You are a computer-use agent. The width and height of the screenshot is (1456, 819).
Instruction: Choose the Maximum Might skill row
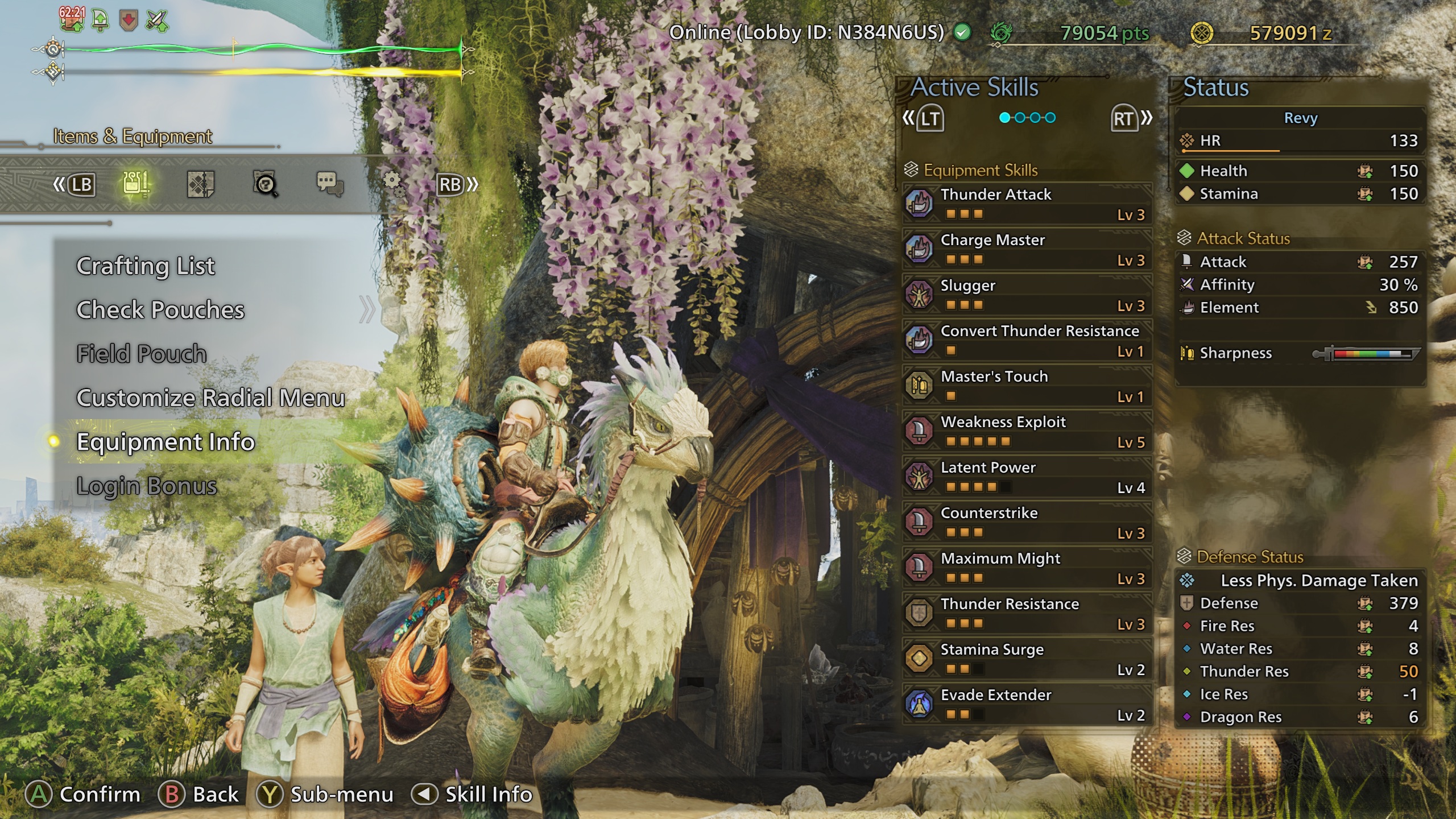tap(1027, 568)
